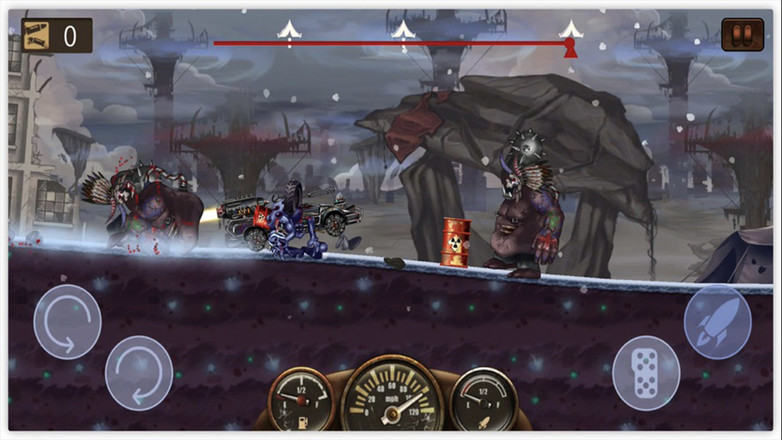
Task: Tap the counter-clockwise tilt button
Action: 67,322
